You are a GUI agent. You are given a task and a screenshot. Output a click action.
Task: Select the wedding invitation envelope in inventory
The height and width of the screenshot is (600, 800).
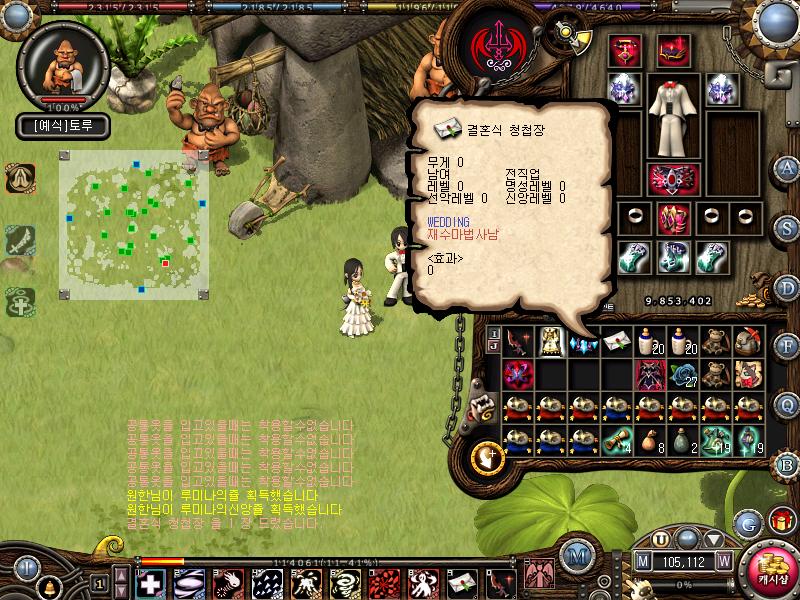pos(617,342)
